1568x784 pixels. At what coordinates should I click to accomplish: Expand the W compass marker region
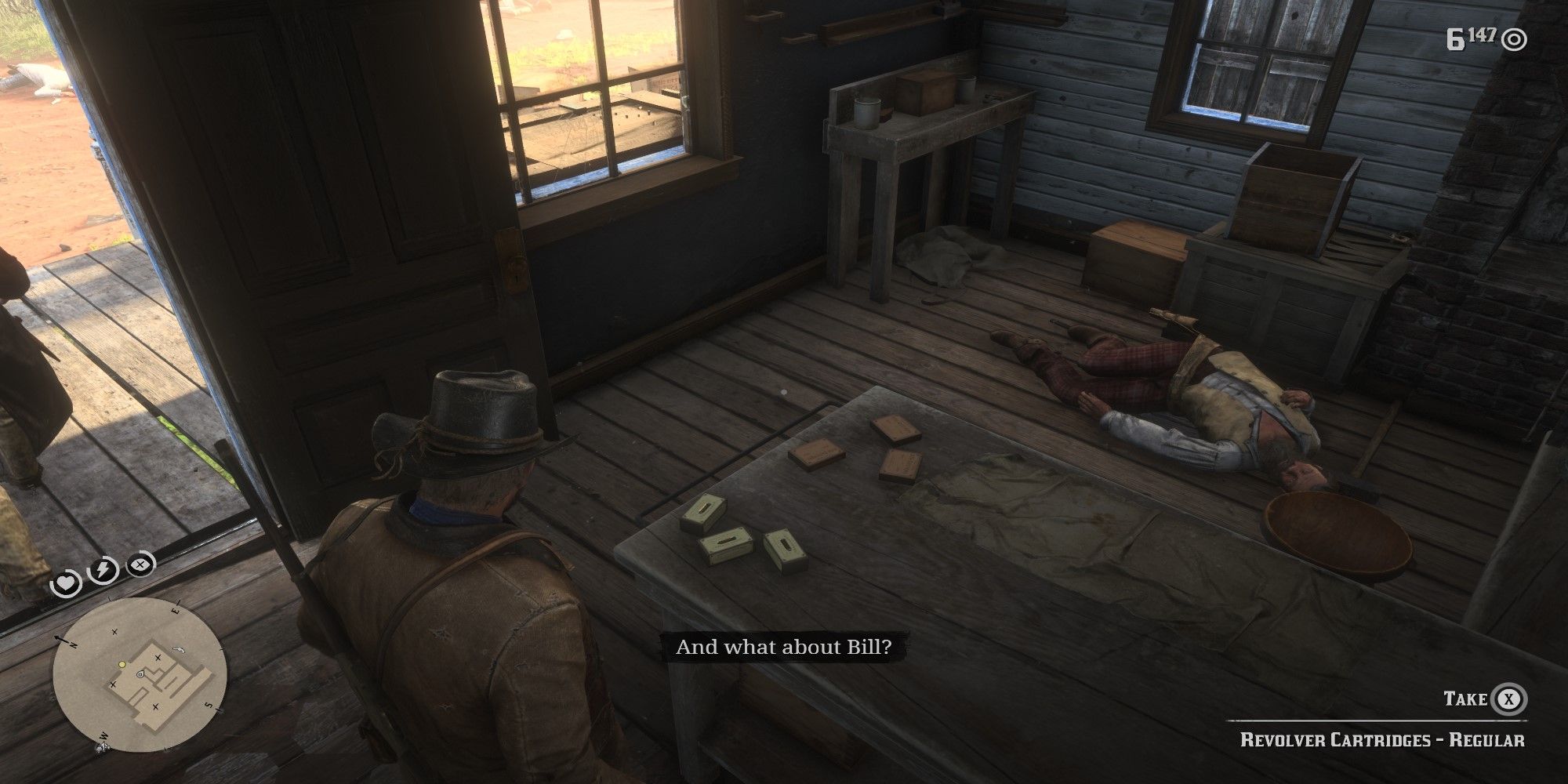[x=103, y=735]
